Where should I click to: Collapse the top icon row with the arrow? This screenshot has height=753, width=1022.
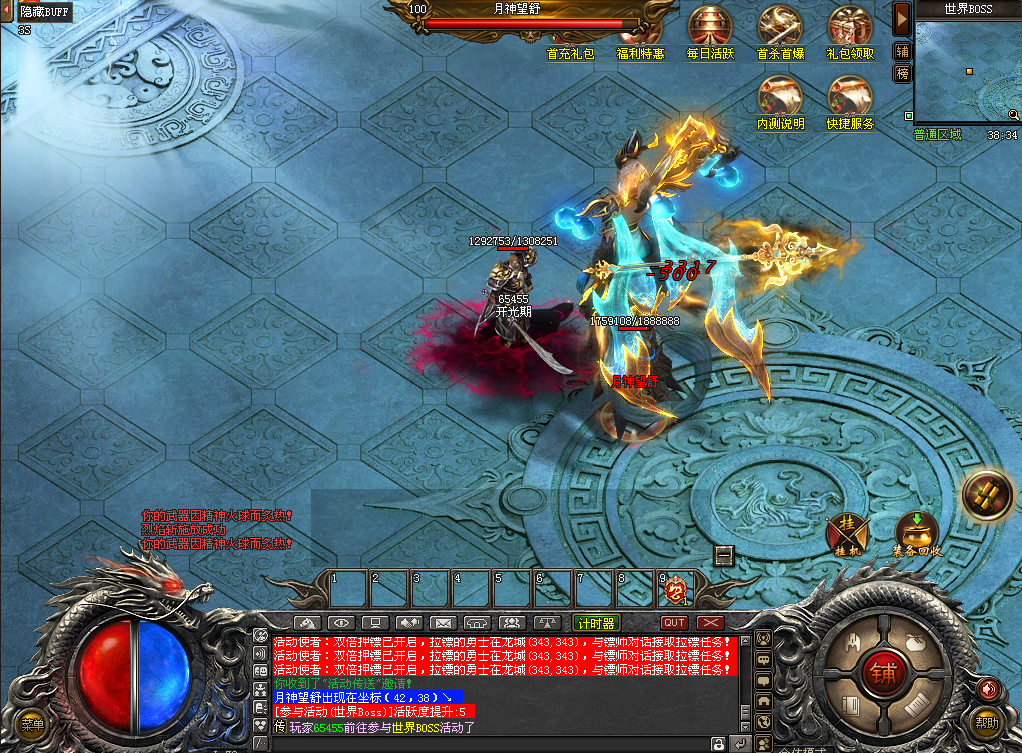[x=902, y=18]
